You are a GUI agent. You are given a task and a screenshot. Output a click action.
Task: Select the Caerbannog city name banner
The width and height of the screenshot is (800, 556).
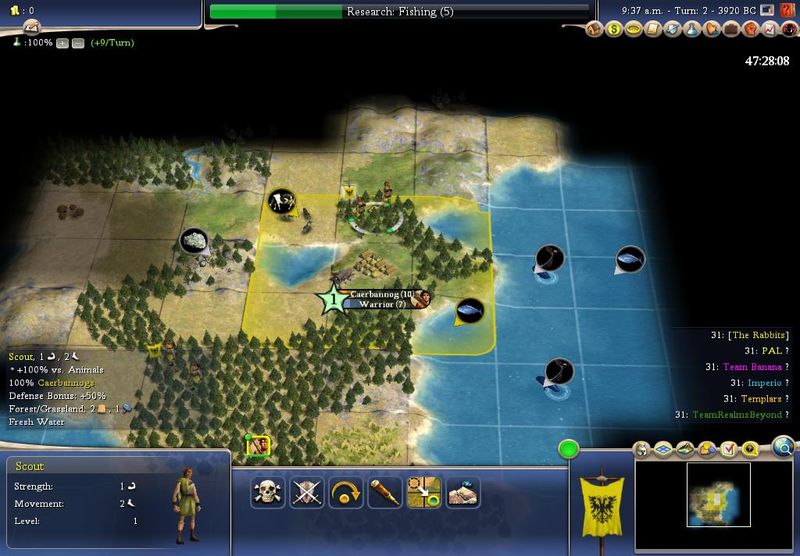click(380, 294)
